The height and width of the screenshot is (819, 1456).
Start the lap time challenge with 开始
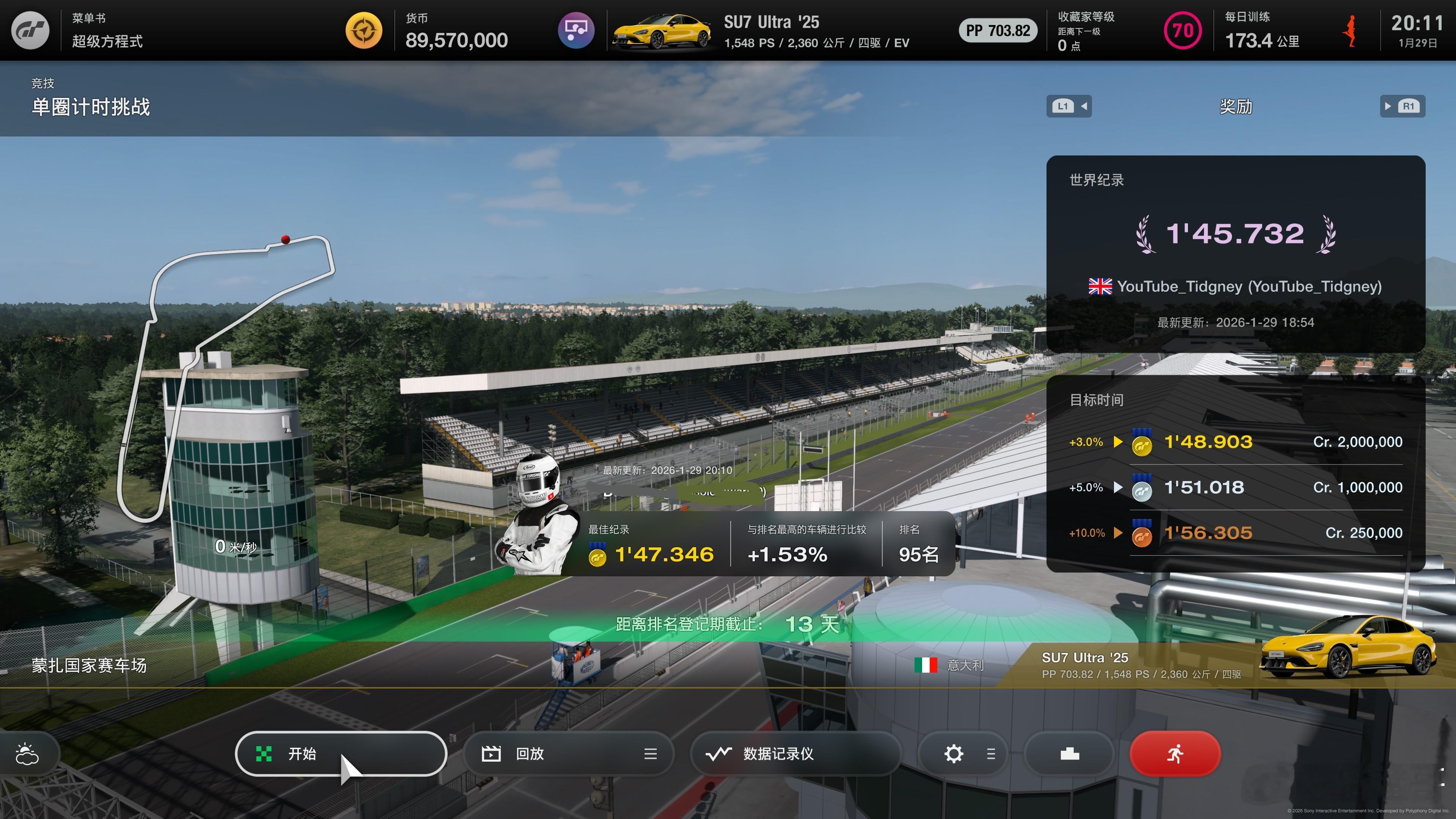[340, 753]
